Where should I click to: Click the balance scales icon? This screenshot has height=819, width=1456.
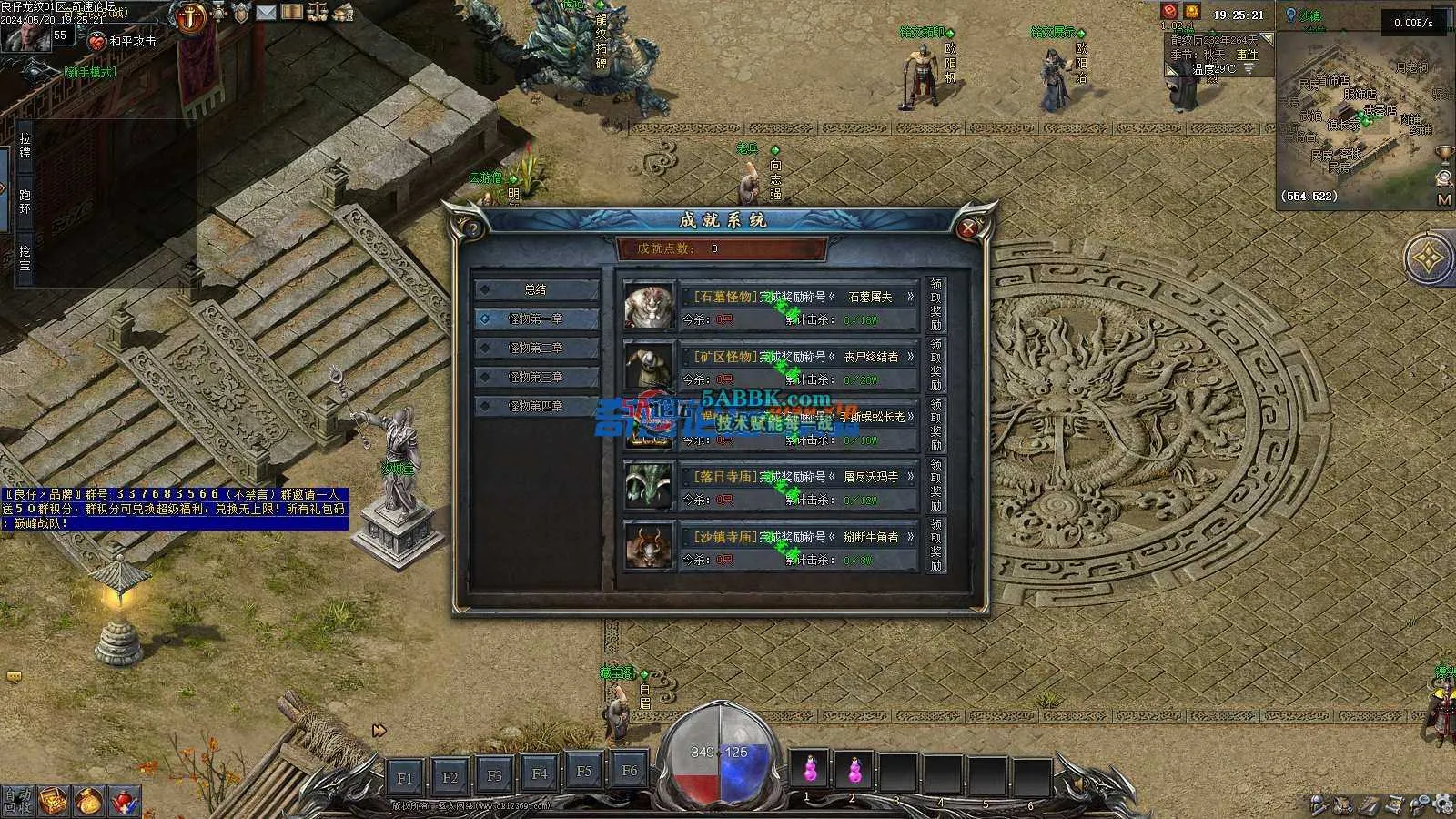318,12
